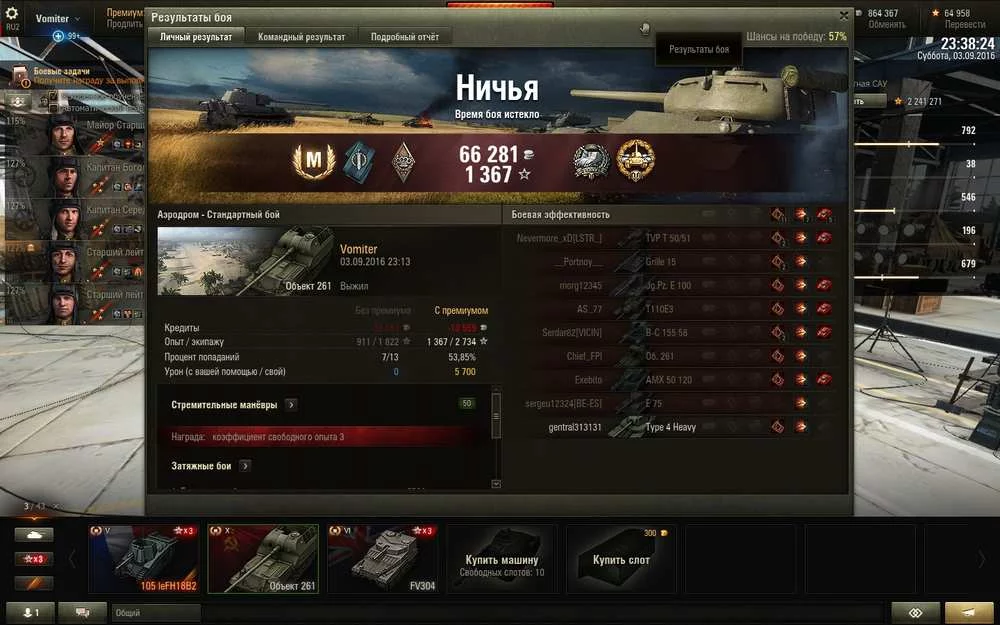This screenshot has height=625, width=1000.
Task: Expand Стремительные манёвры mission details
Action: coord(291,405)
